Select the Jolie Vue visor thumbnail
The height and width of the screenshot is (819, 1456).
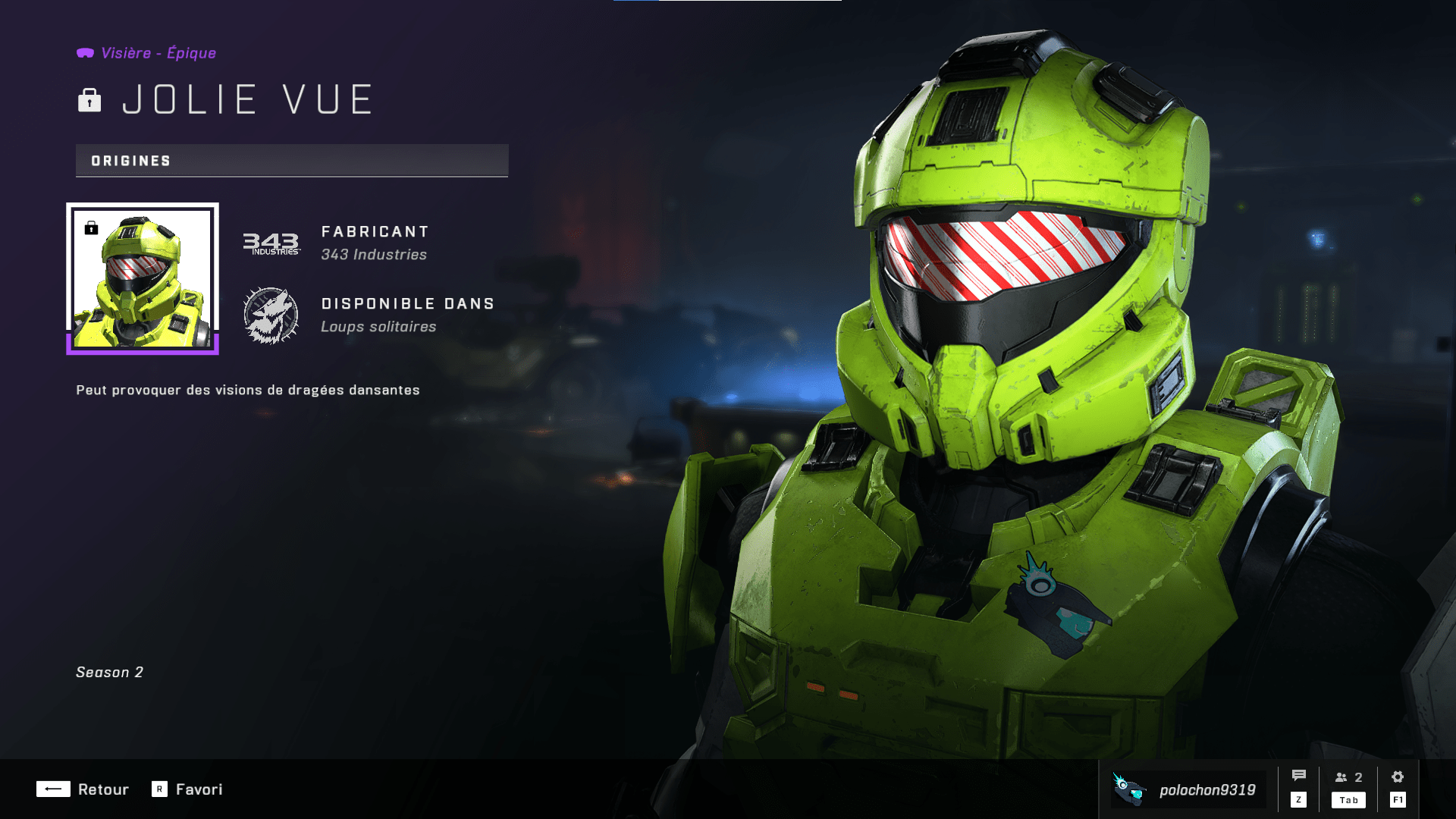click(x=143, y=278)
